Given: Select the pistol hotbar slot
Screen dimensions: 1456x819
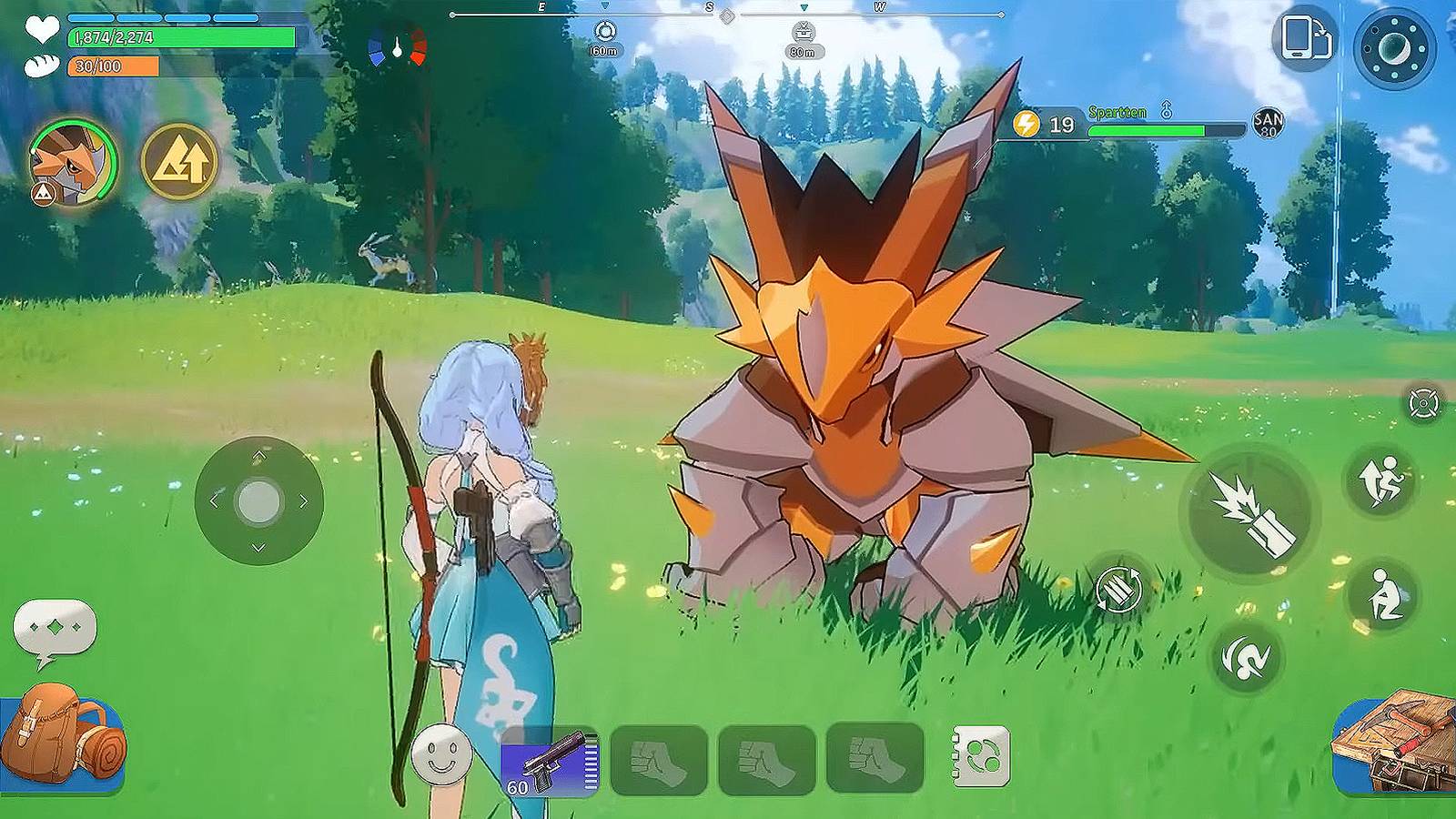Looking at the screenshot, I should [550, 761].
